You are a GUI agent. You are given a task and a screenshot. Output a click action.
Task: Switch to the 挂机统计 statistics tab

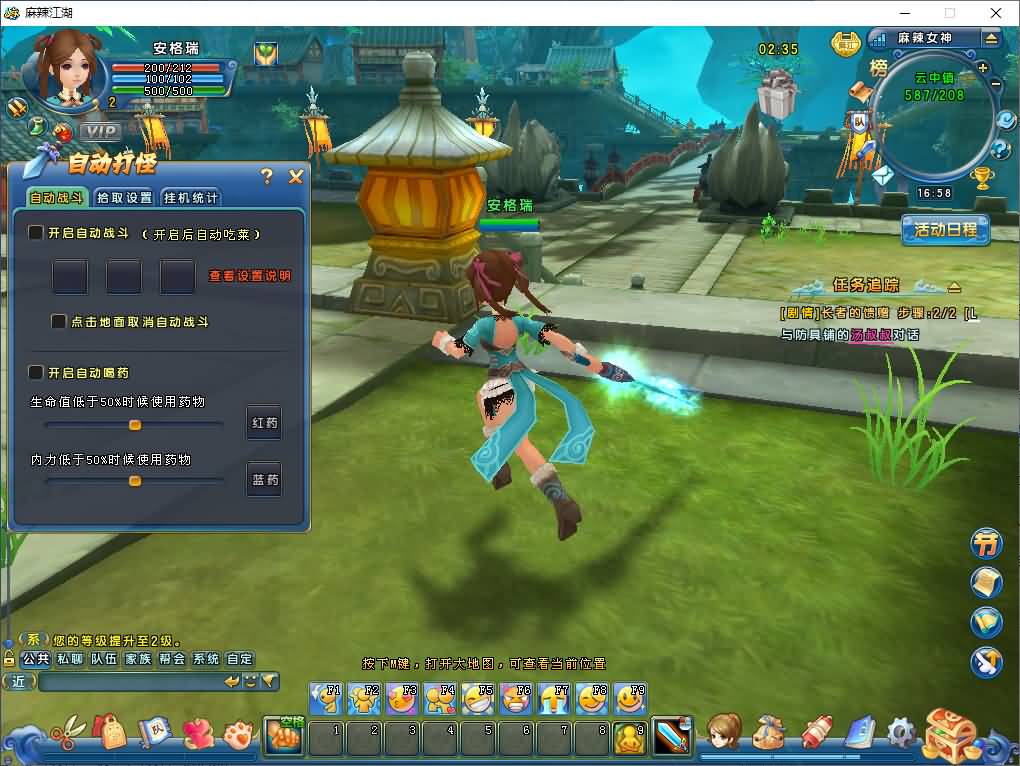click(x=190, y=198)
